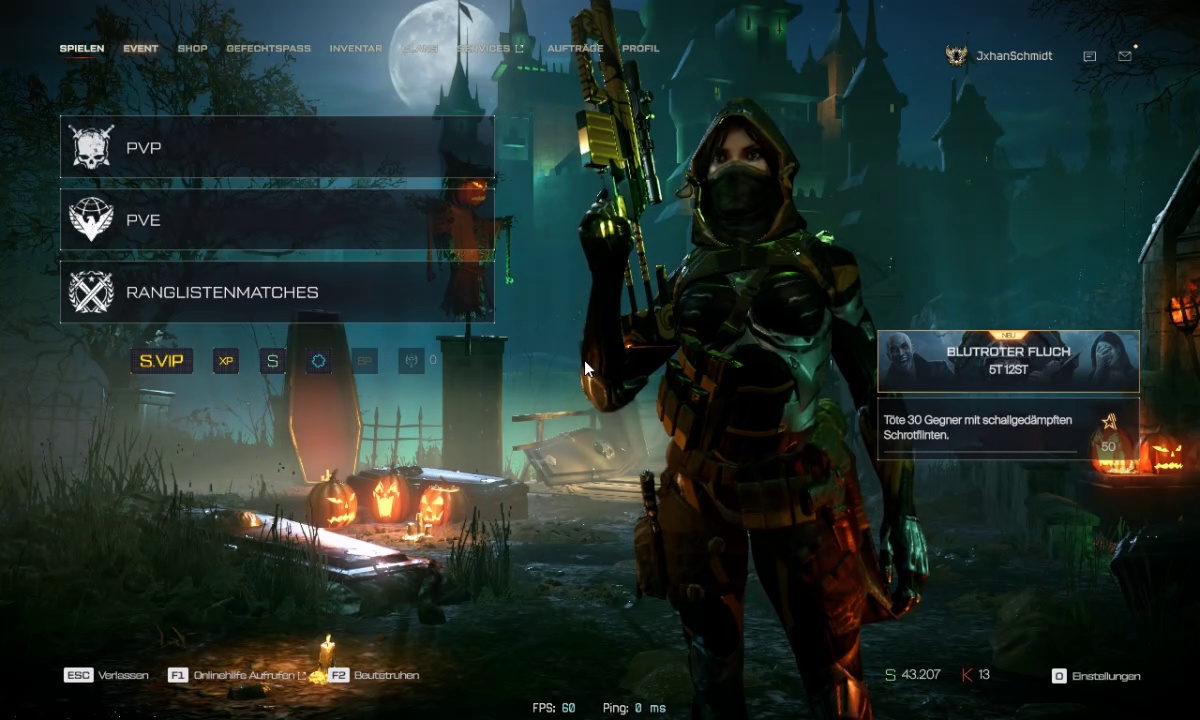Open the Shop tab

tap(193, 49)
